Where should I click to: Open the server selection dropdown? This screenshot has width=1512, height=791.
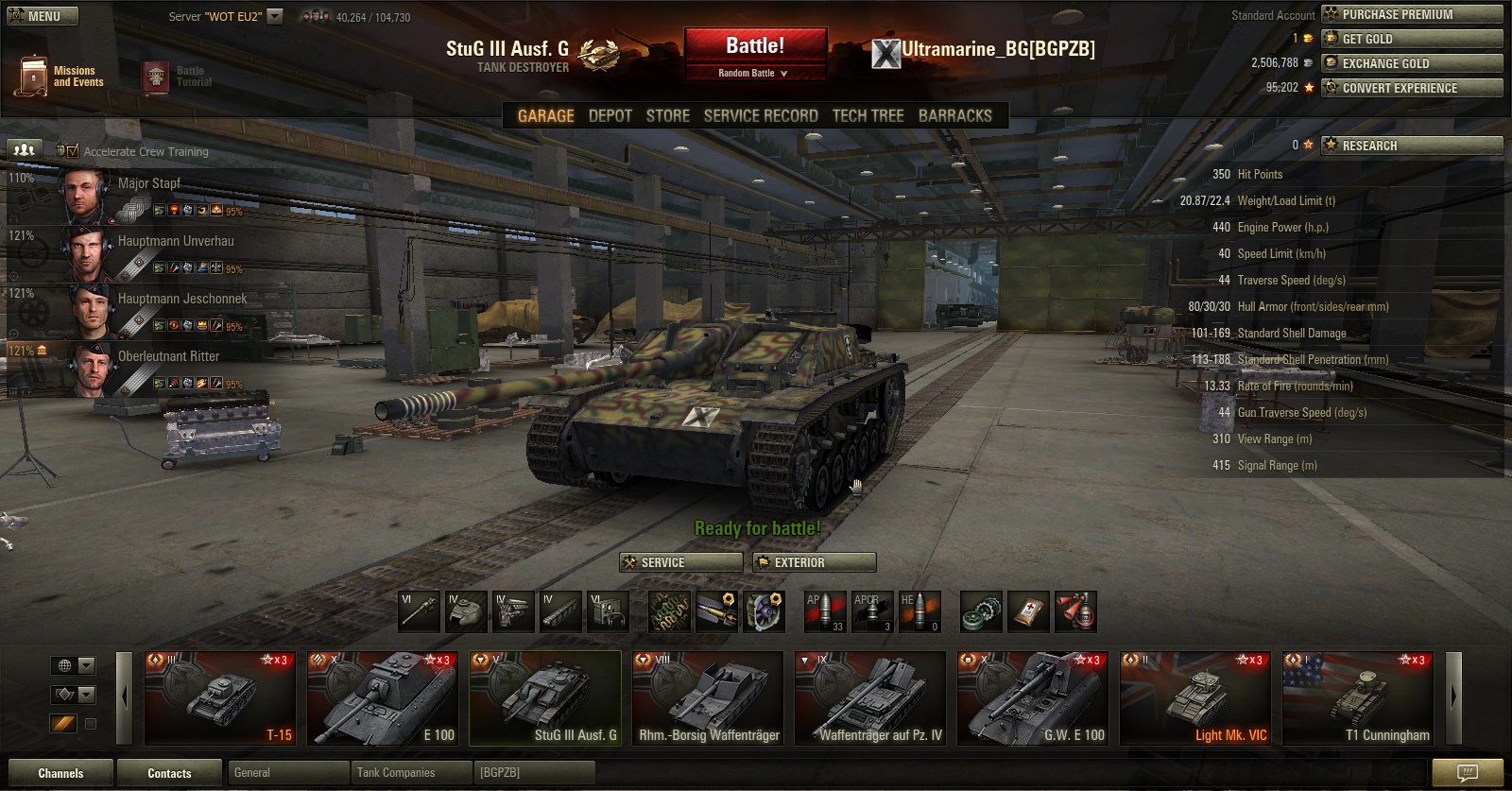275,16
